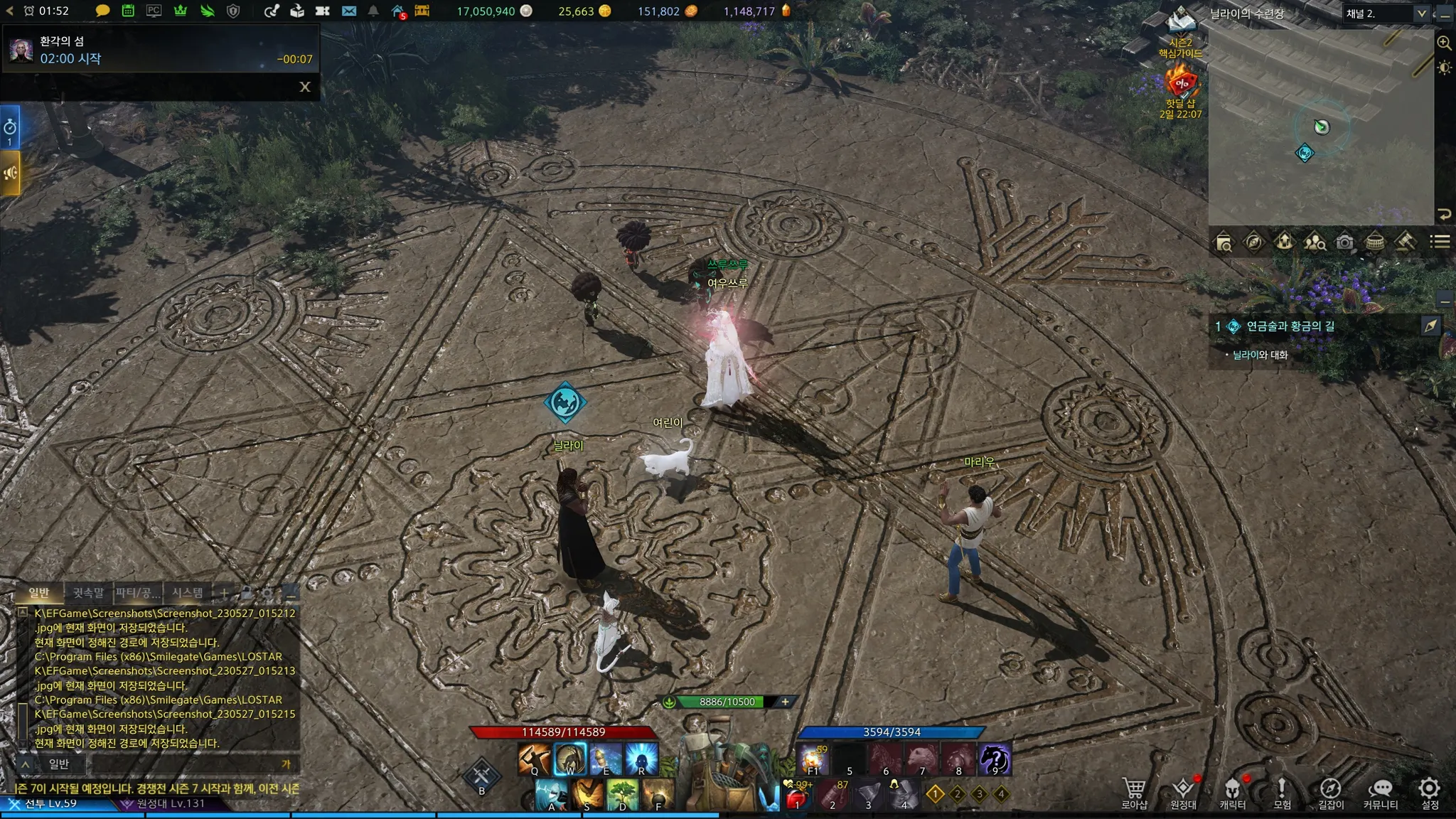
Task: Open the 핫딜 샵 hot deal icon
Action: pos(1181,89)
